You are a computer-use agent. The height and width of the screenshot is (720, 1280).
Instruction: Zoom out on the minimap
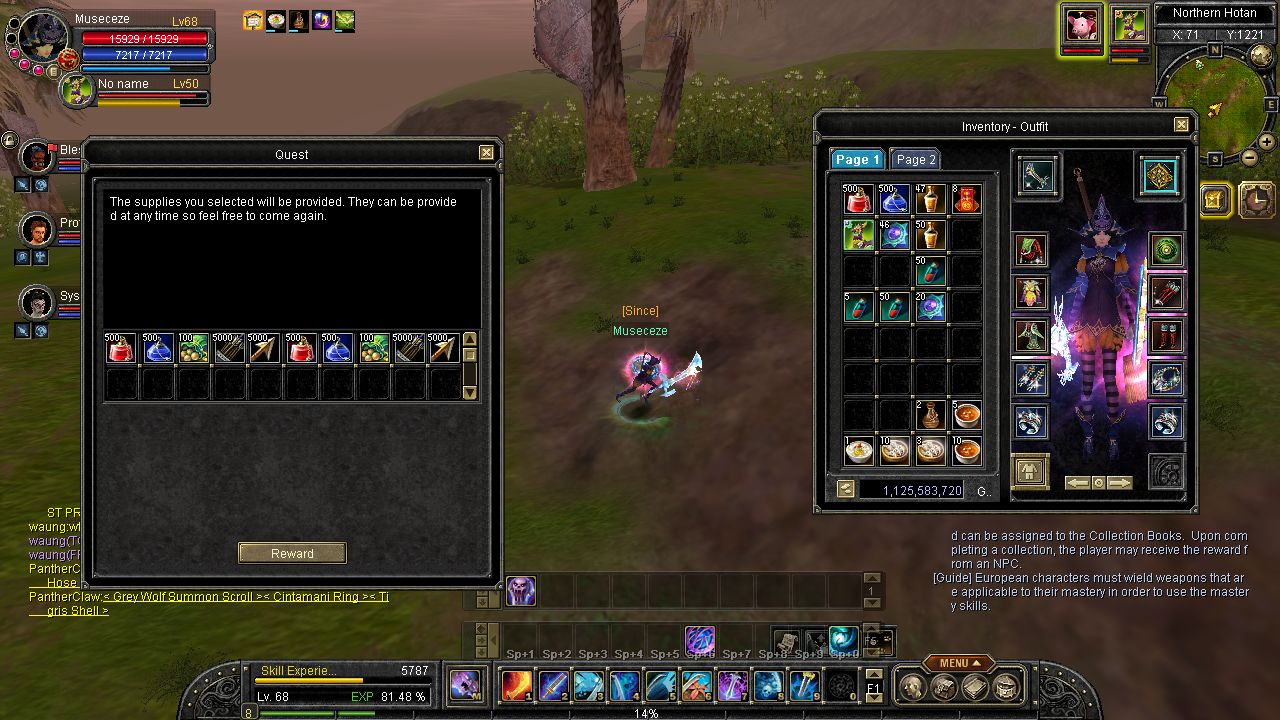tap(1249, 157)
